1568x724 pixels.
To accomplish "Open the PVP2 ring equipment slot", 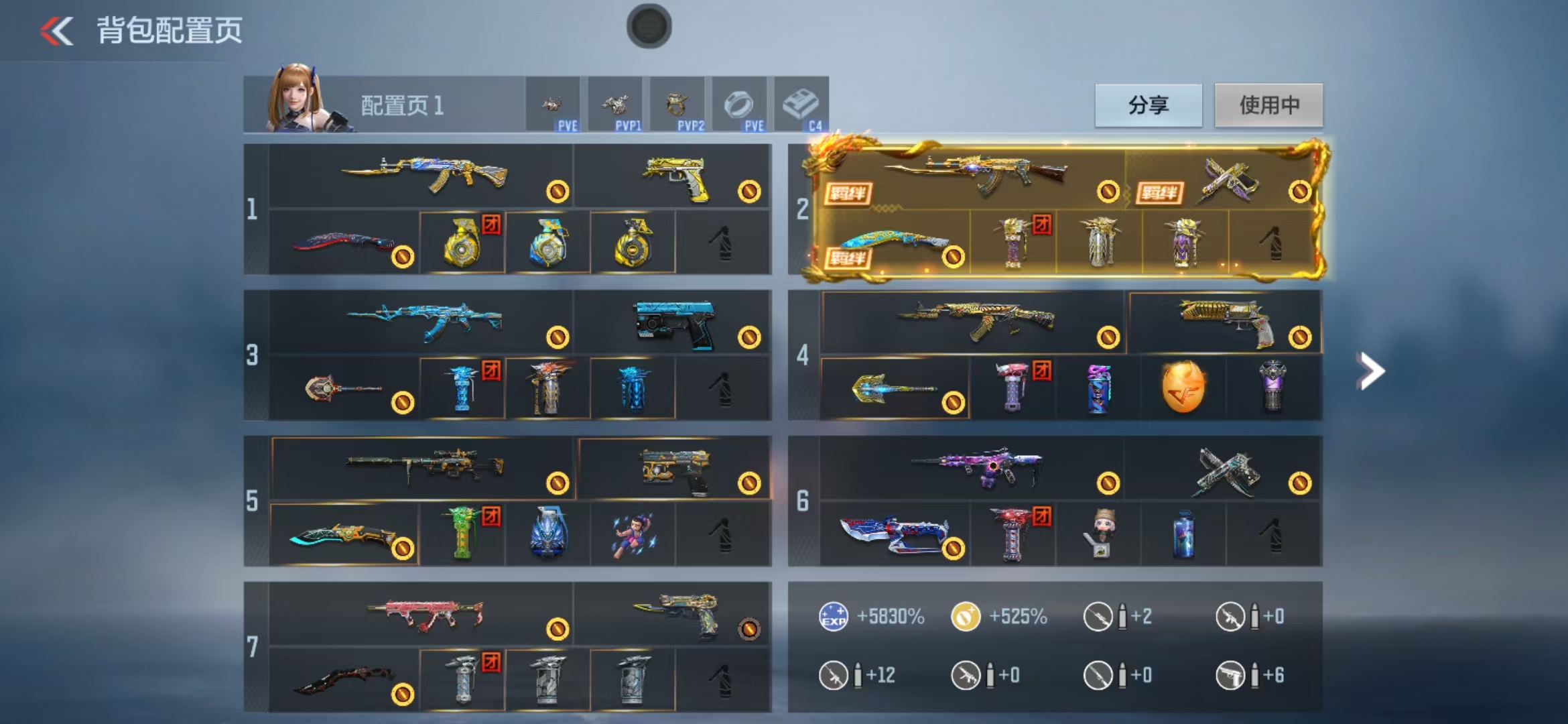I will click(x=677, y=105).
